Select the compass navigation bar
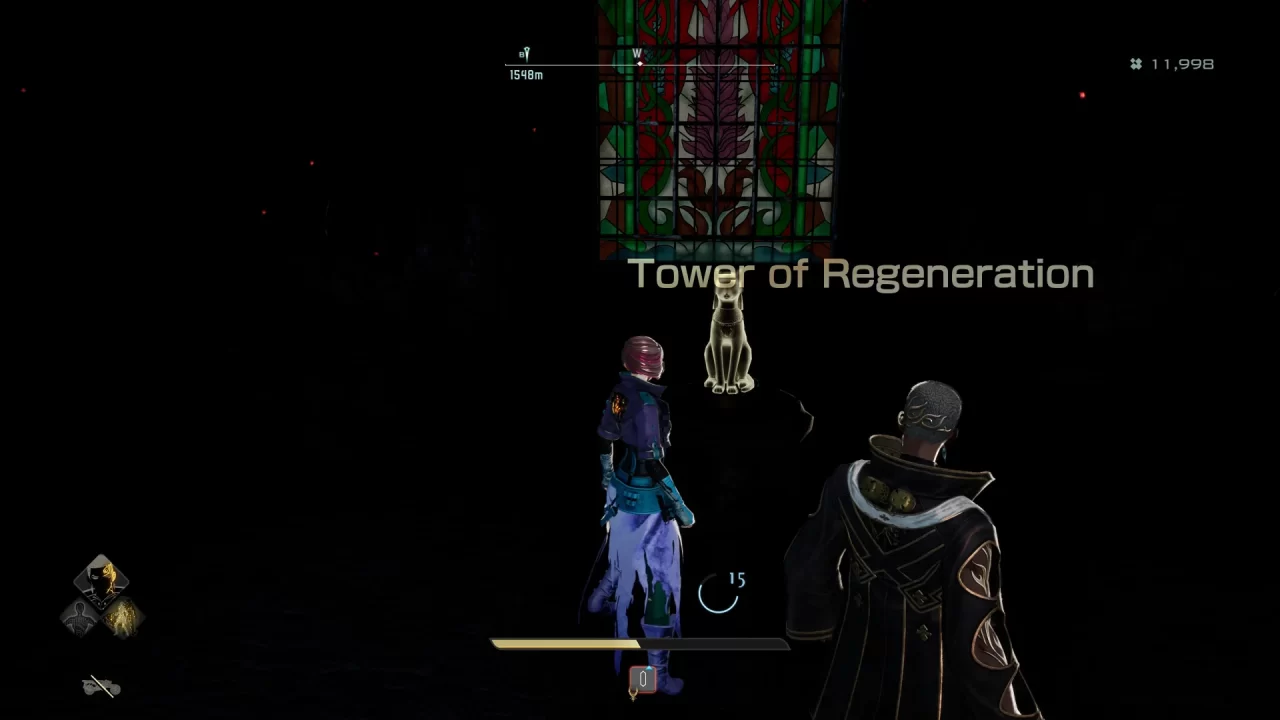The height and width of the screenshot is (720, 1280). [639, 64]
